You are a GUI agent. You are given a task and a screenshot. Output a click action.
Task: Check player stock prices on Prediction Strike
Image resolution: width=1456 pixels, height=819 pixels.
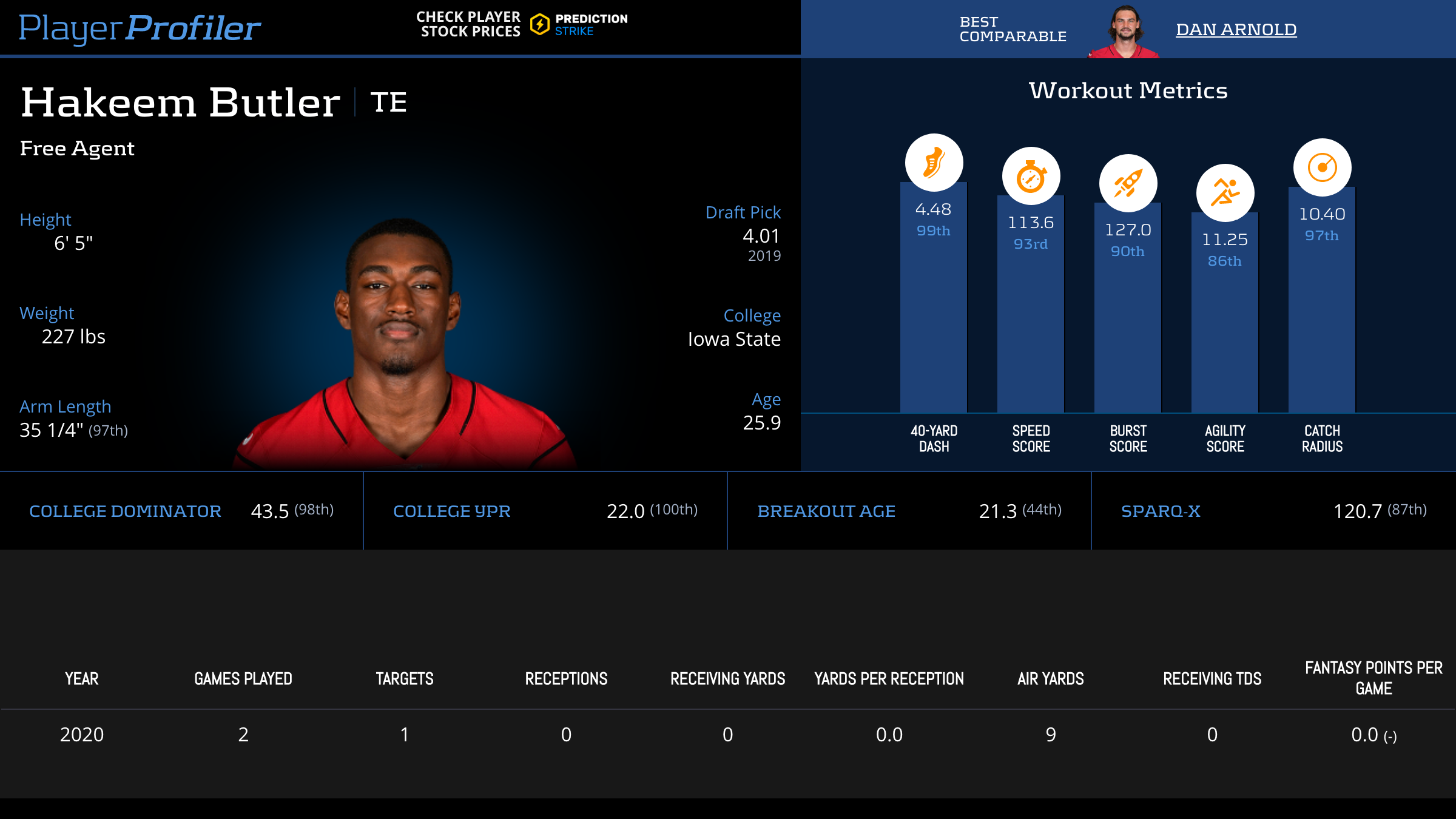pyautogui.click(x=522, y=24)
